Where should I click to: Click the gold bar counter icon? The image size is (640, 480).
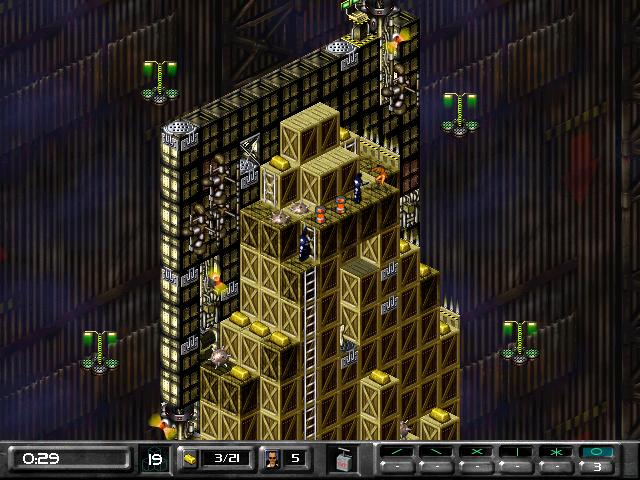[x=190, y=459]
